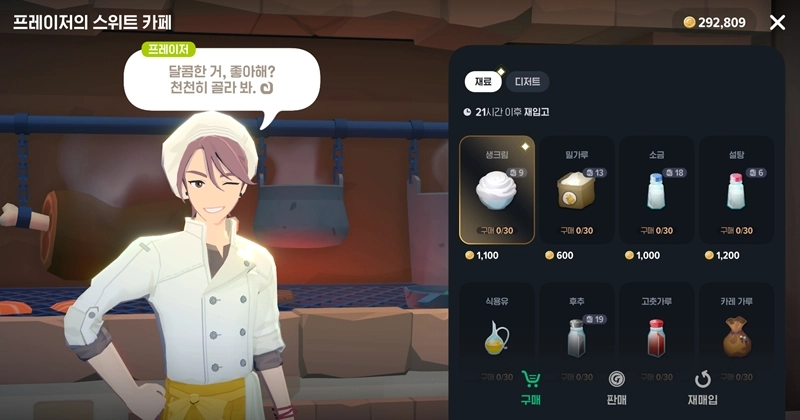This screenshot has height=420, width=800.
Task: Close the sweet cafe shop window
Action: tap(777, 22)
